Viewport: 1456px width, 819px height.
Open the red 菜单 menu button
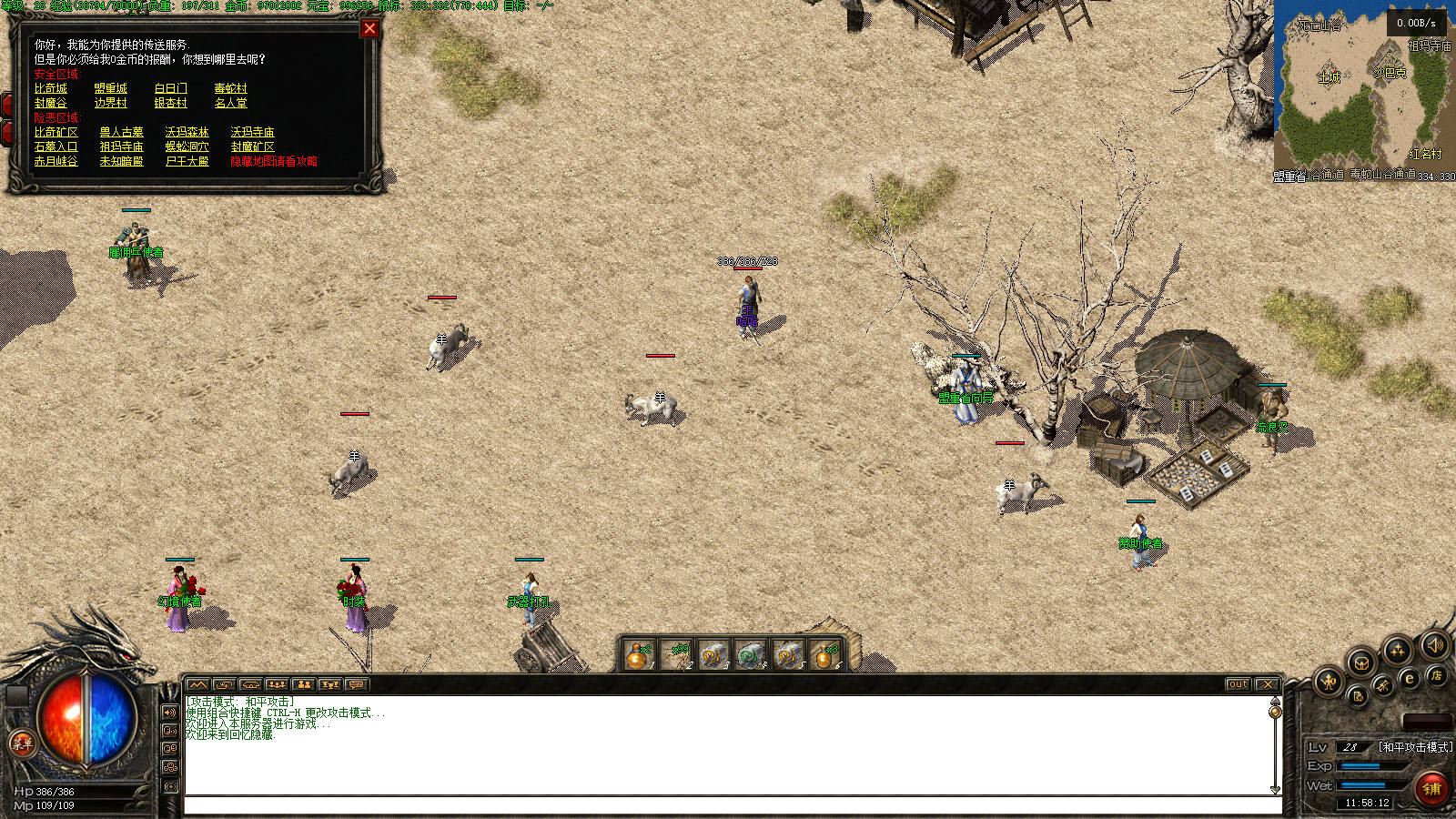pos(22,743)
